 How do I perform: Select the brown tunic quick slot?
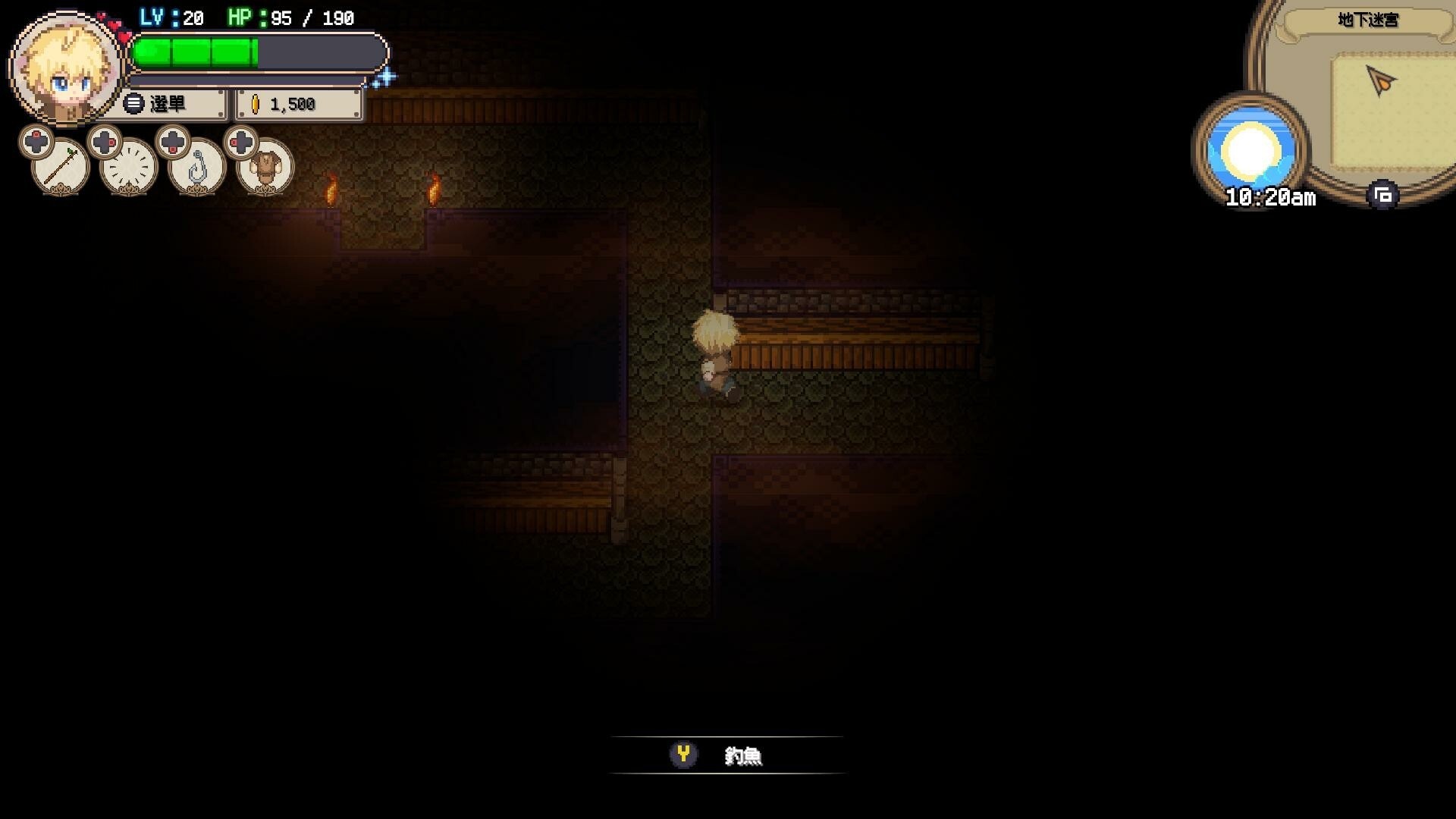[x=265, y=168]
